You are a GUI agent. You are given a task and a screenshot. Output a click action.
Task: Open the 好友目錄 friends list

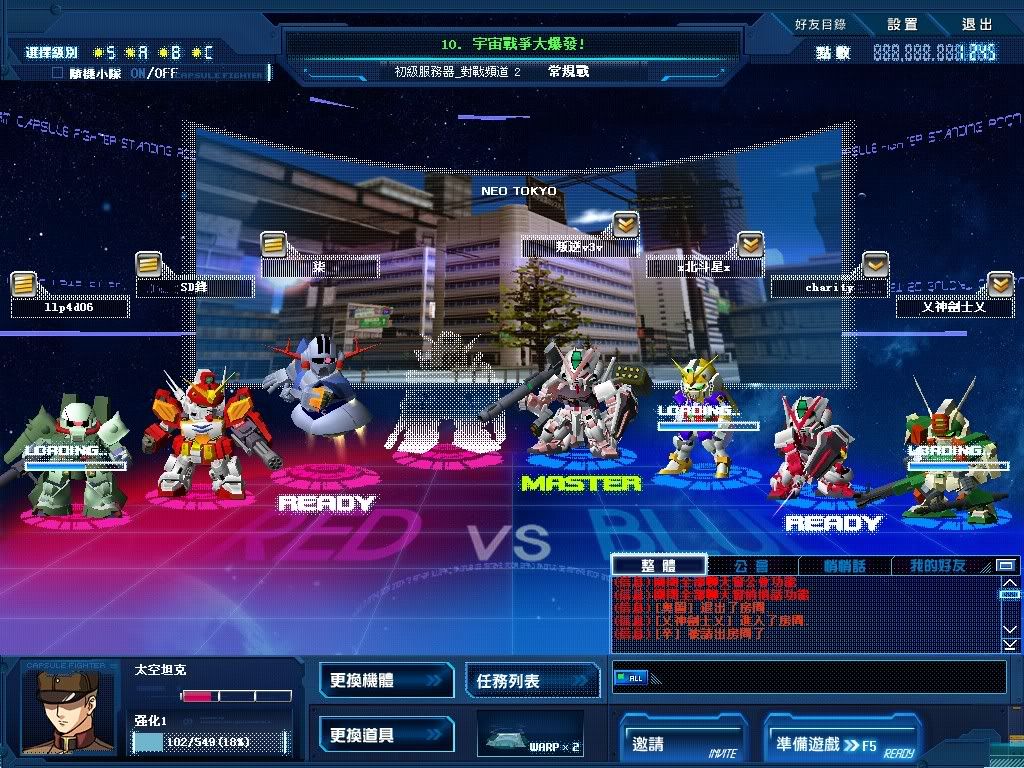[819, 24]
